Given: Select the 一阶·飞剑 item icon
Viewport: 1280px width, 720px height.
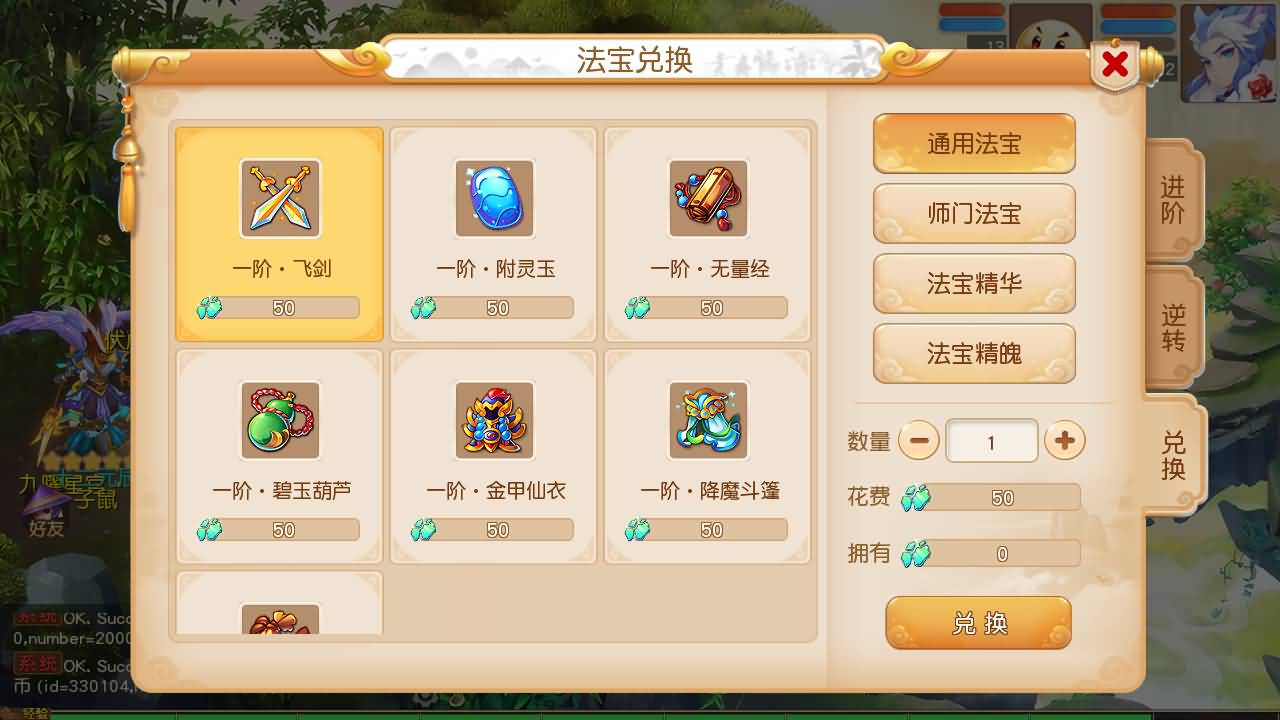Looking at the screenshot, I should [280, 198].
